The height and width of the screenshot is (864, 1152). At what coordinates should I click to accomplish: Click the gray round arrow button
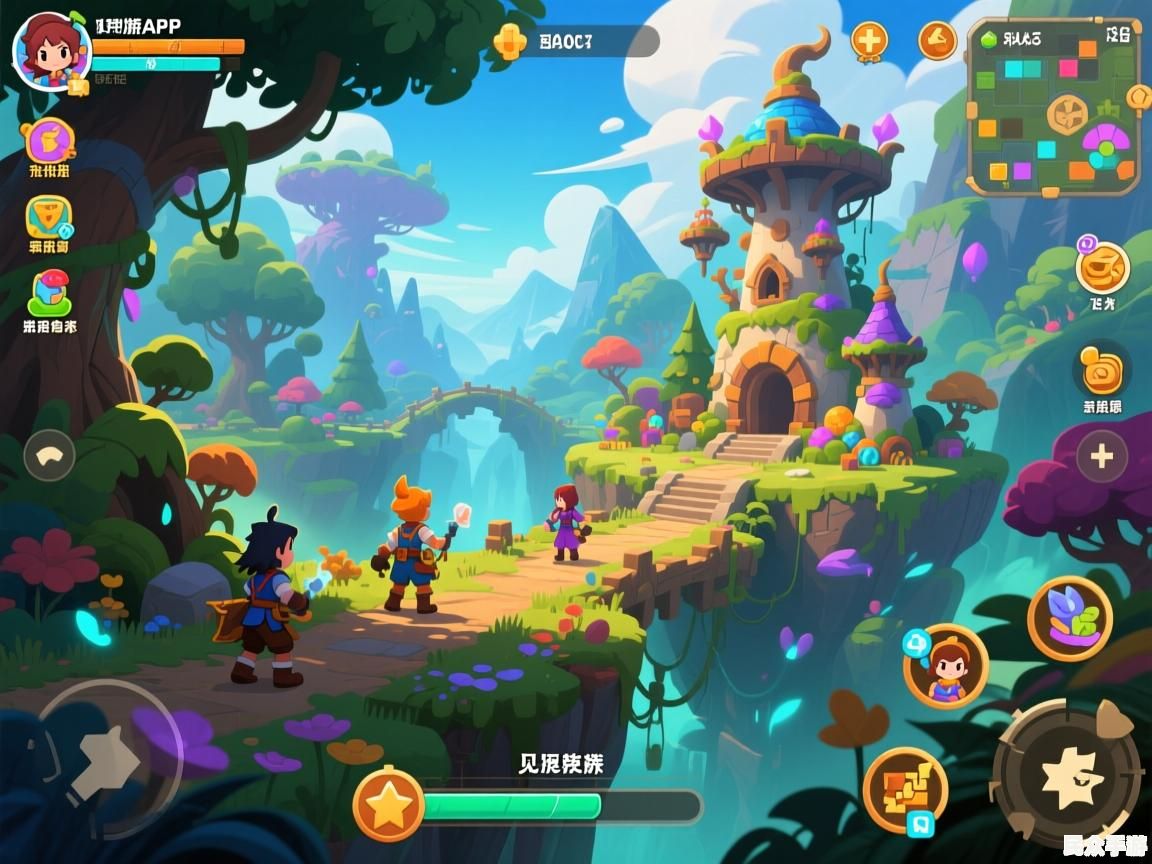(49, 455)
